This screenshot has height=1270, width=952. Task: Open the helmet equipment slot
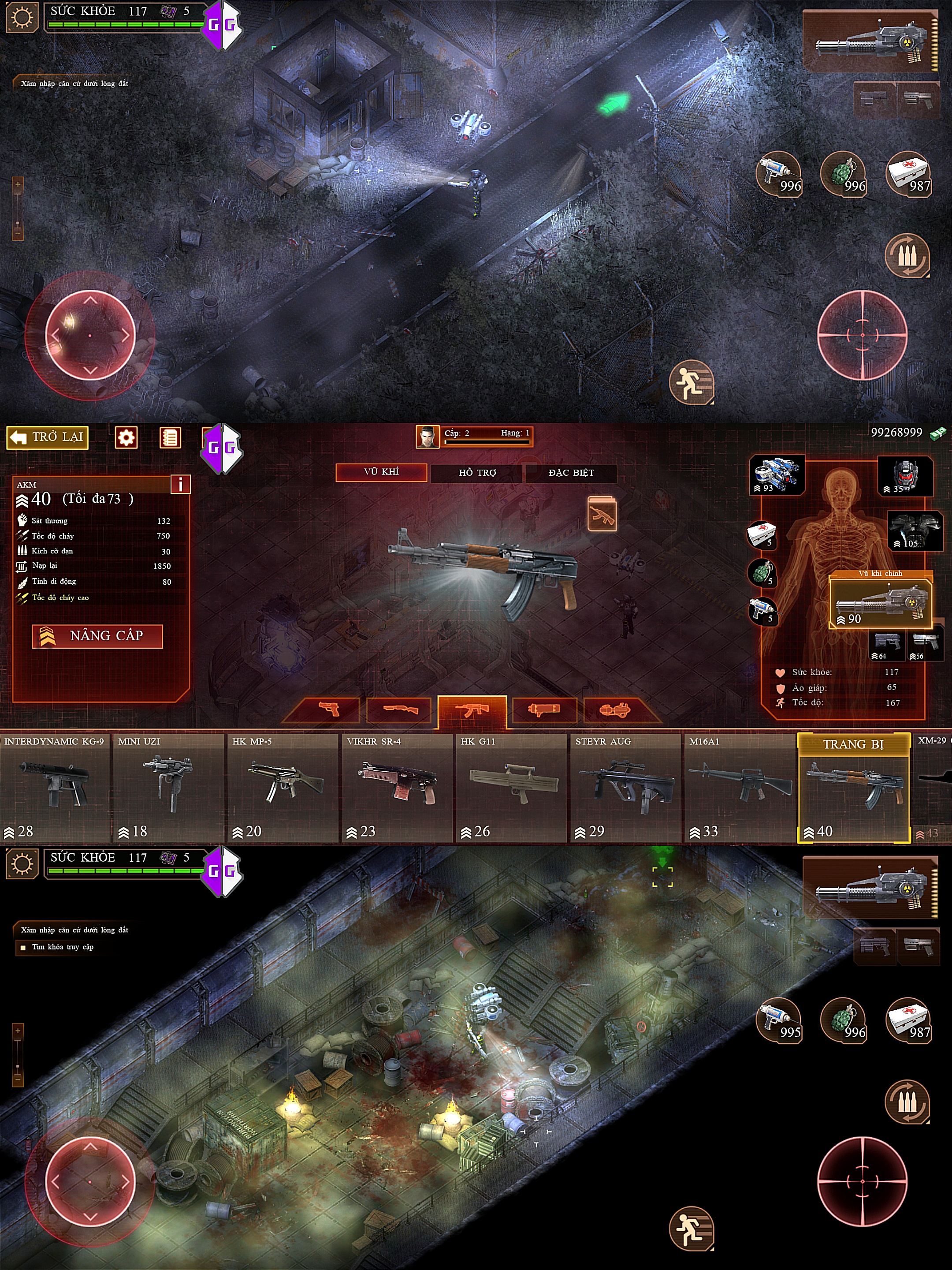[905, 476]
